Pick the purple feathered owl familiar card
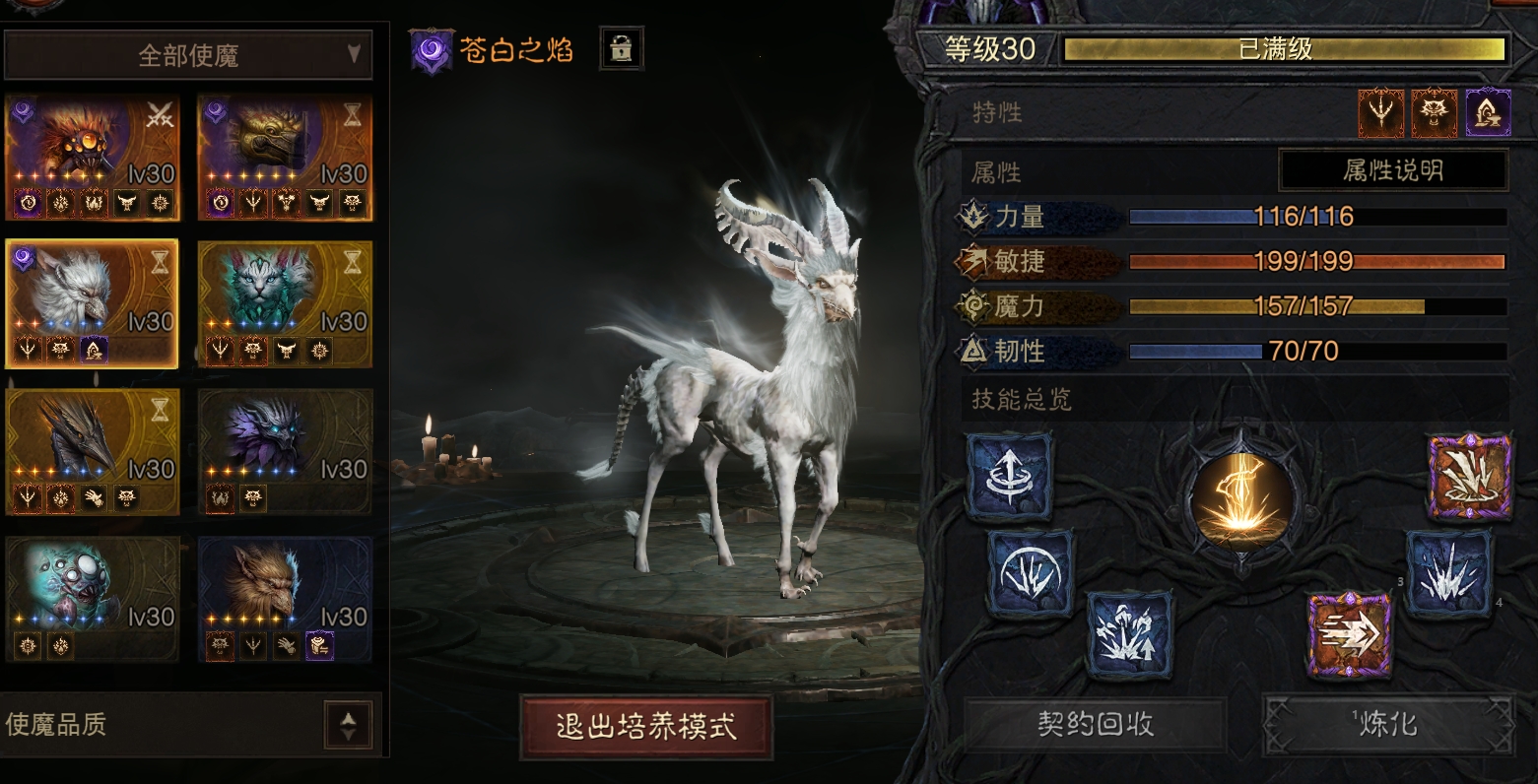The image size is (1538, 784). coord(285,451)
